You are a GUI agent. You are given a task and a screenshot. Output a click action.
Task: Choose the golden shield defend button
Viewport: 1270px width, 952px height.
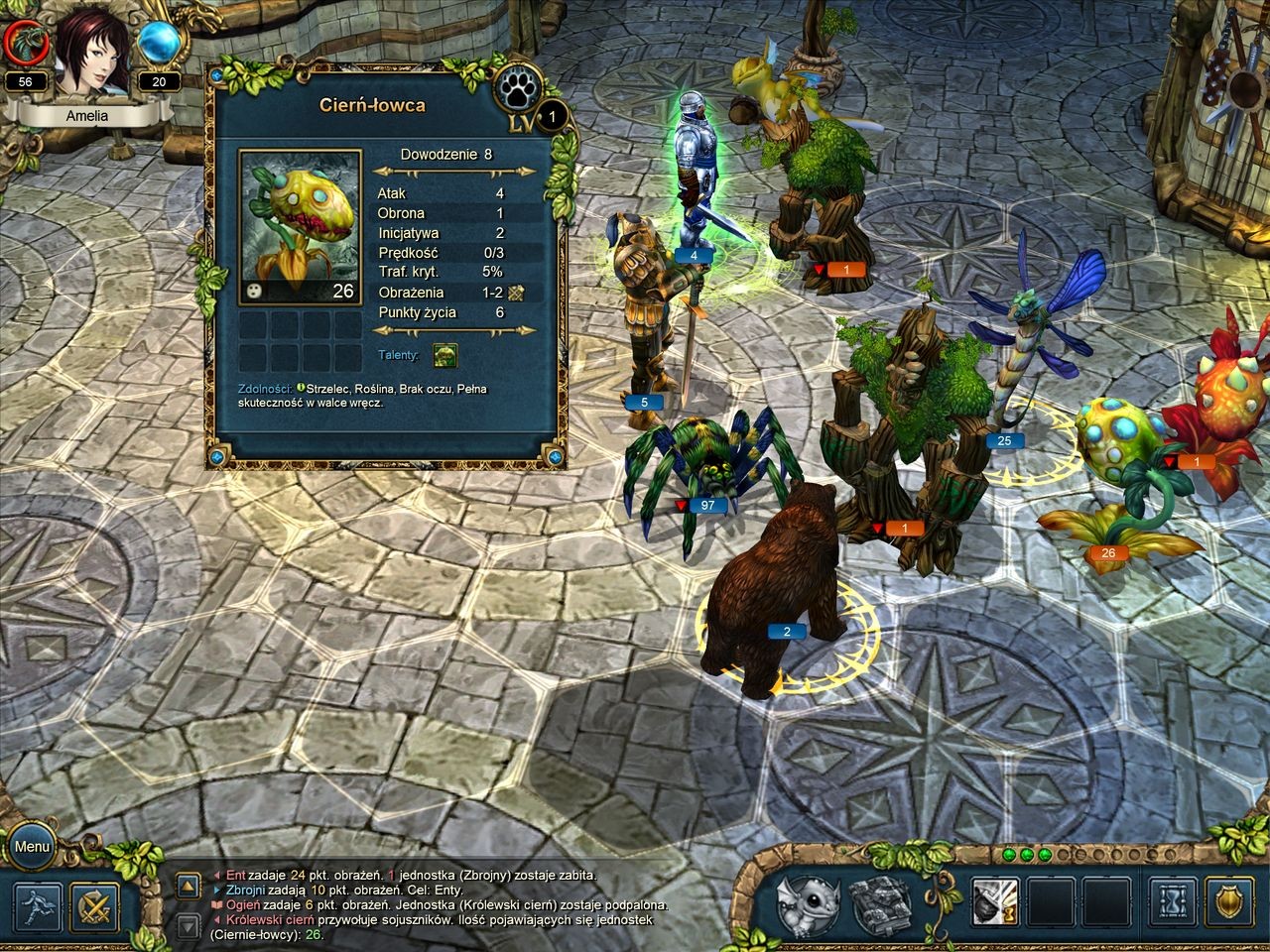point(1230,903)
